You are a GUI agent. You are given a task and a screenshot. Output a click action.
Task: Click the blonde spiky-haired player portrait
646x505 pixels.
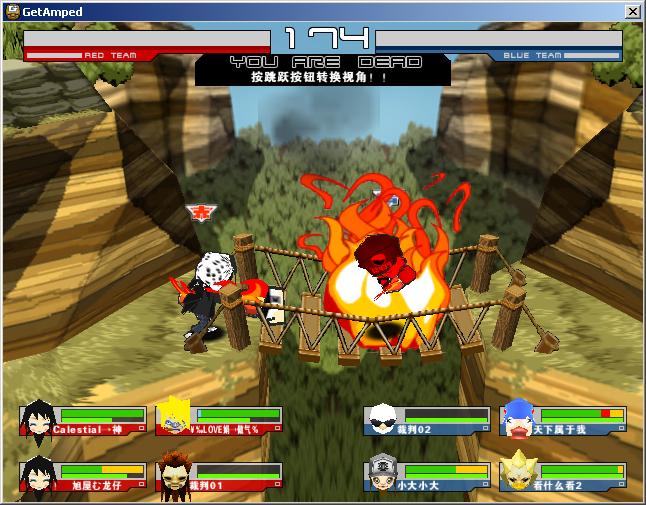point(174,419)
